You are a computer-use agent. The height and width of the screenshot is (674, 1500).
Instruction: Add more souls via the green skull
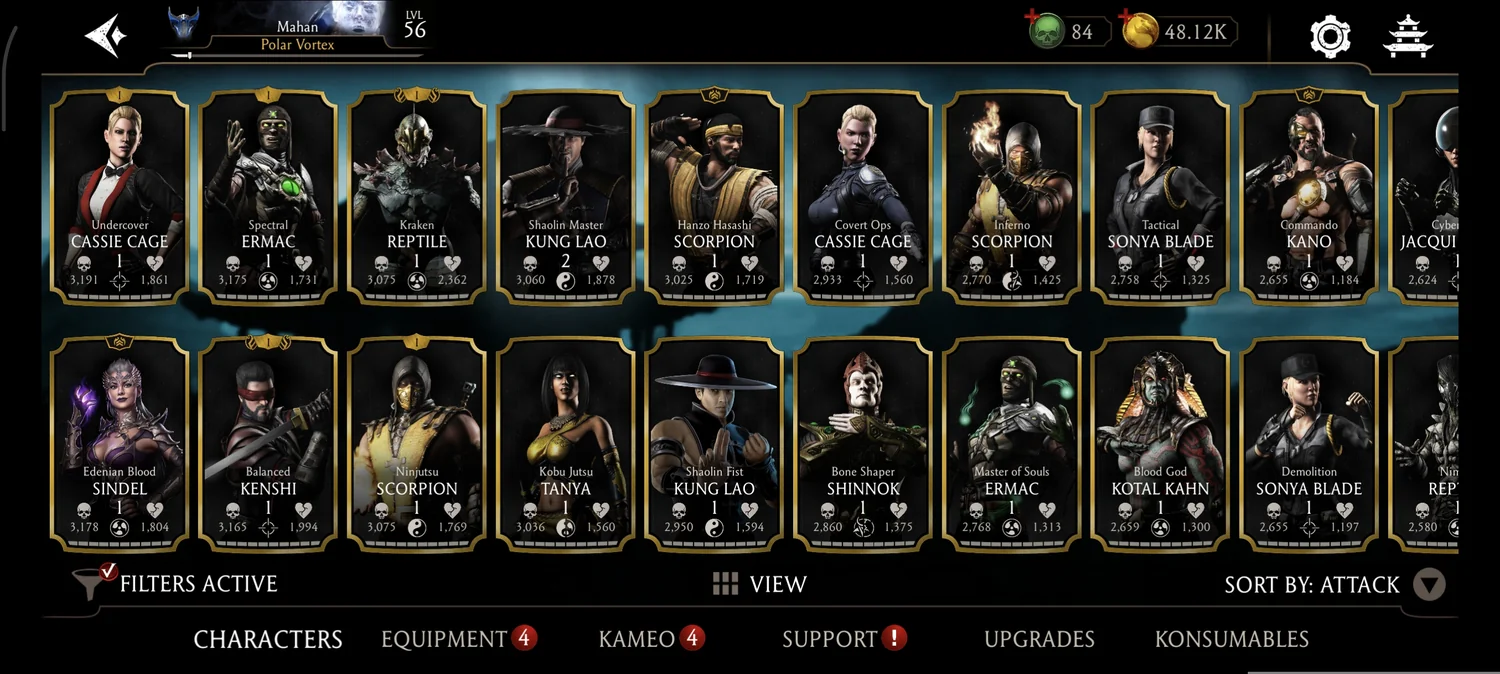point(1046,31)
